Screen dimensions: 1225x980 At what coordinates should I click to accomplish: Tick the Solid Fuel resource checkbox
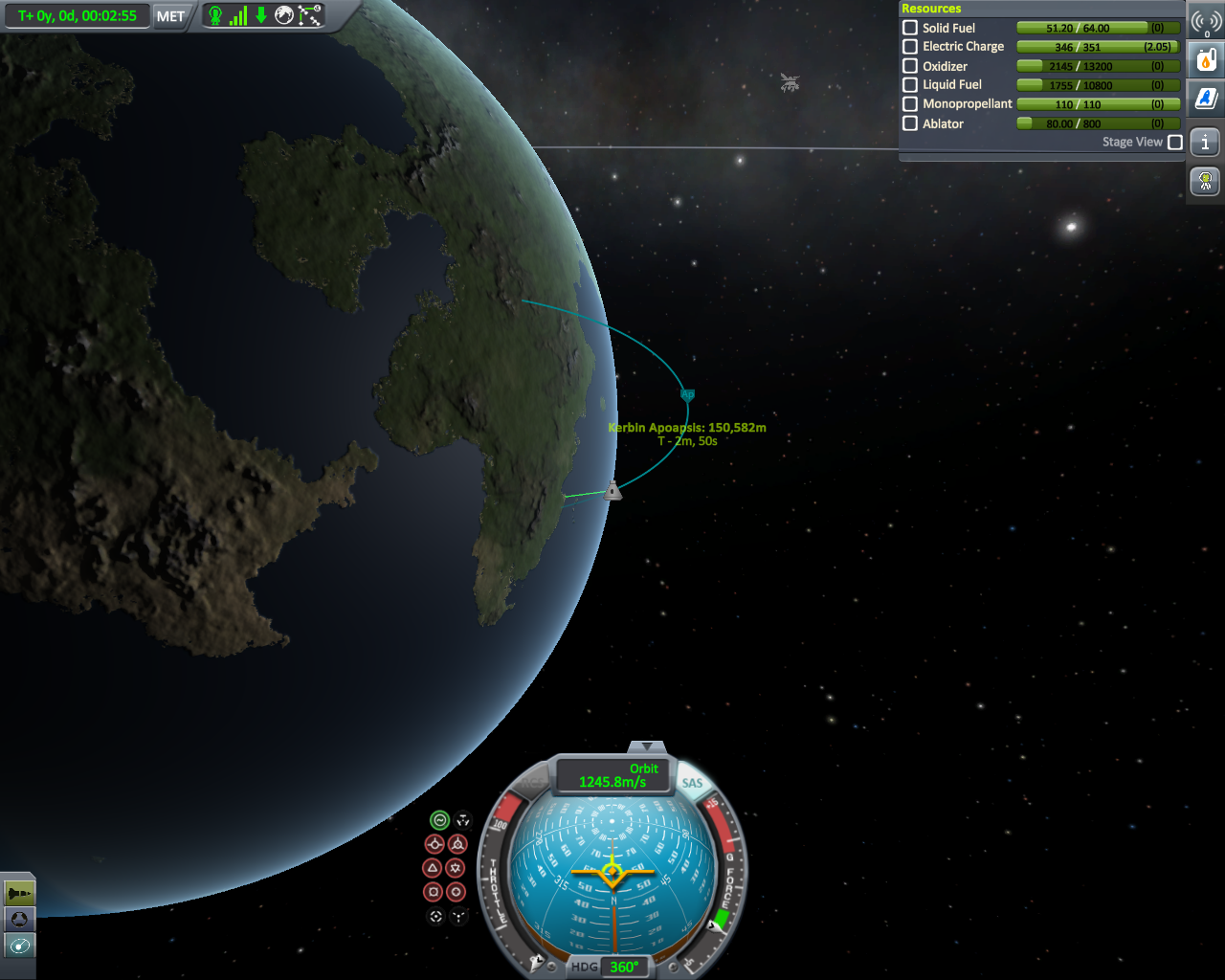910,28
